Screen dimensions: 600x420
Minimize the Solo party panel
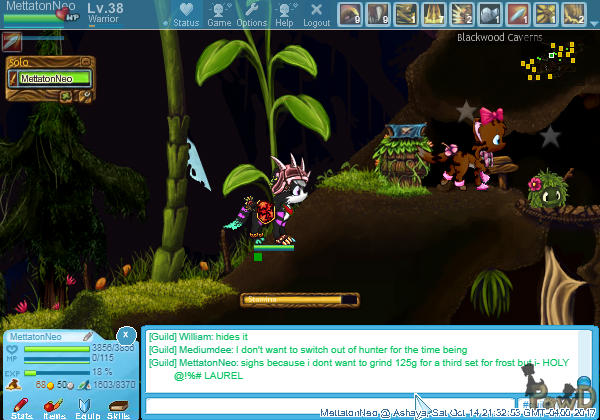point(85,60)
